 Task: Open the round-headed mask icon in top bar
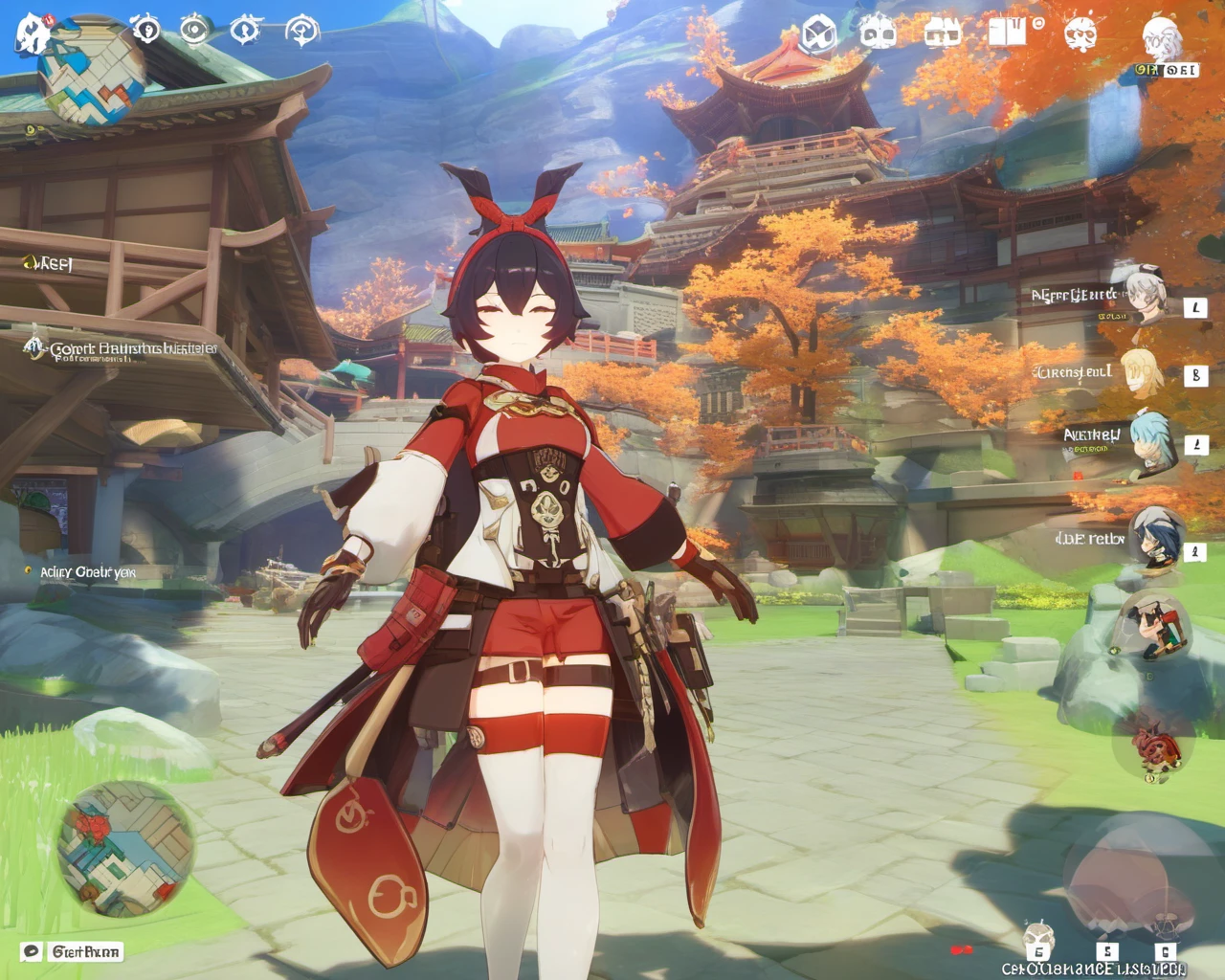[1080, 34]
